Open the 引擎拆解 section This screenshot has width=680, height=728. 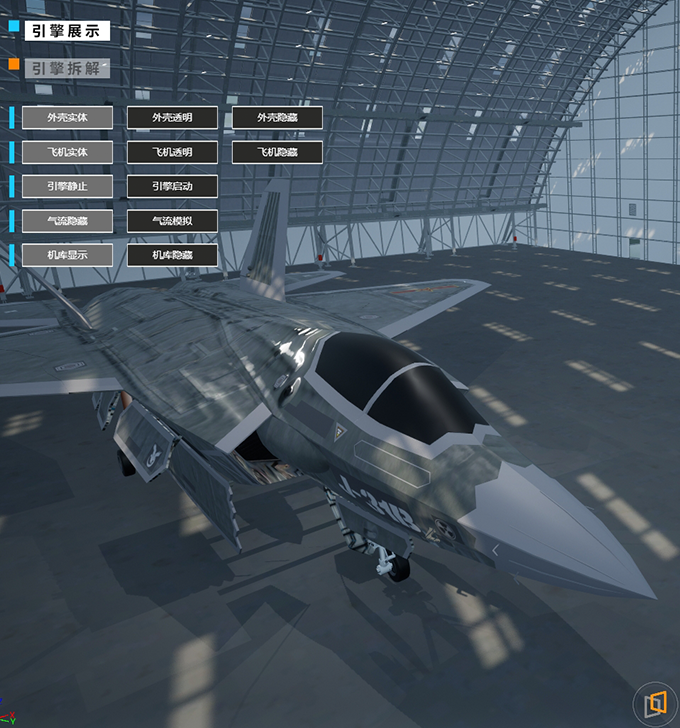[66, 68]
